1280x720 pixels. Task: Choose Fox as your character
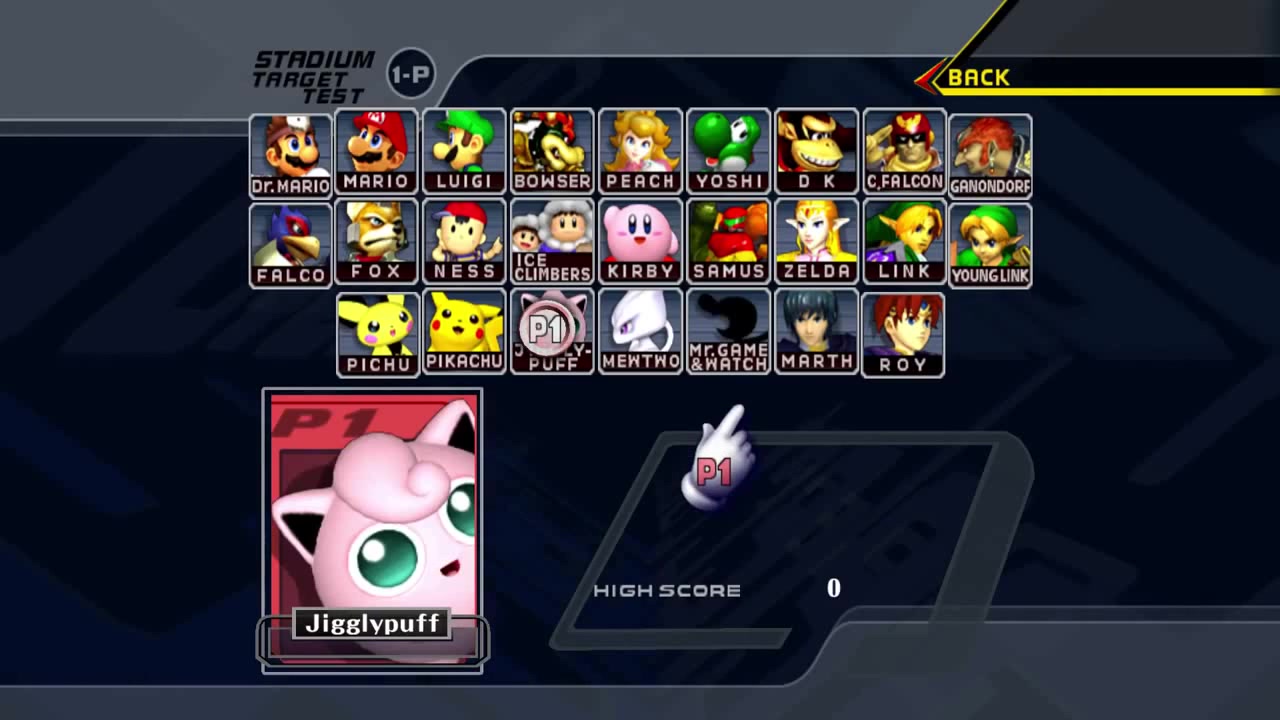tap(377, 241)
